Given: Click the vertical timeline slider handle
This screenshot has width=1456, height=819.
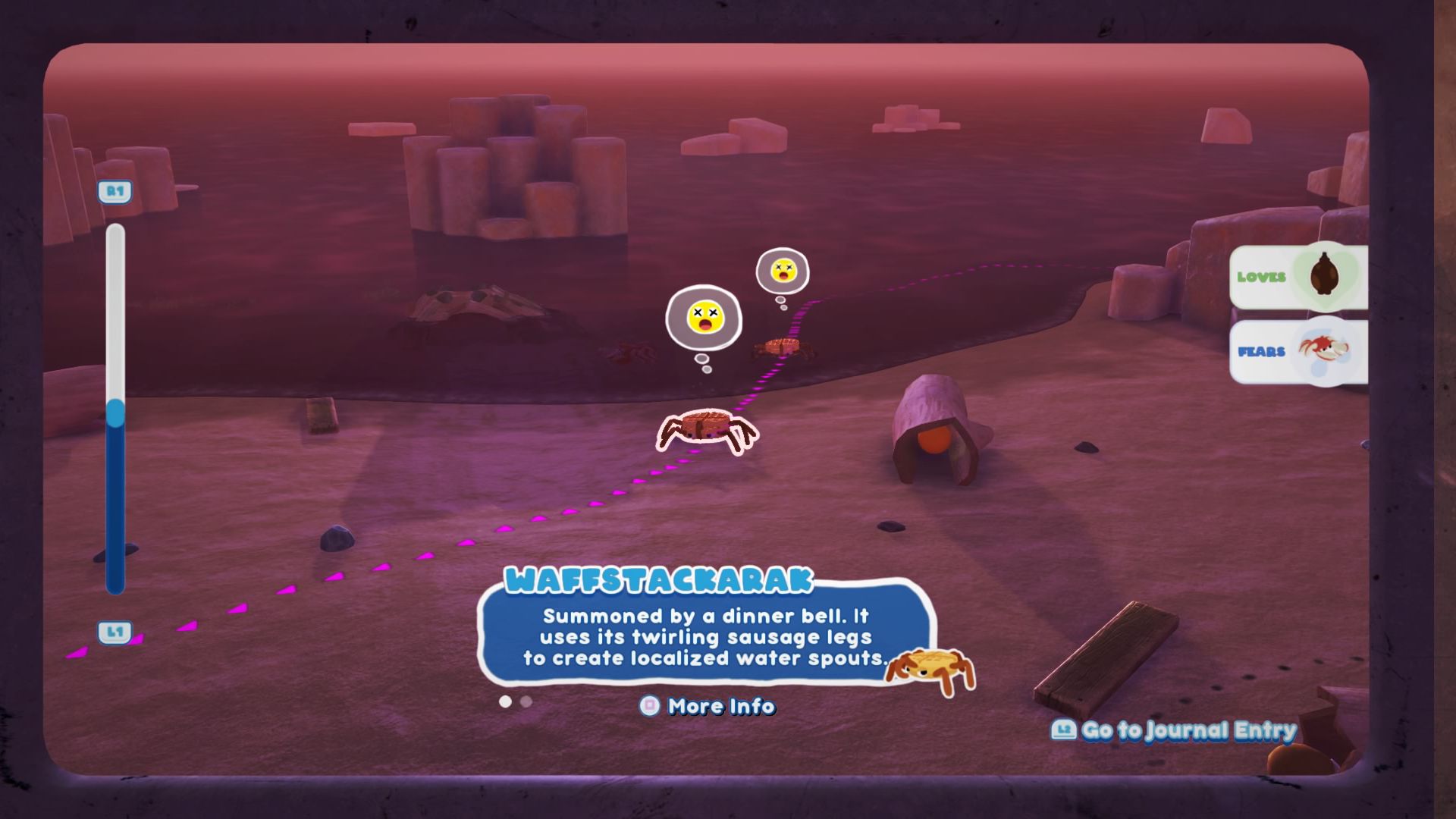Looking at the screenshot, I should point(115,413).
